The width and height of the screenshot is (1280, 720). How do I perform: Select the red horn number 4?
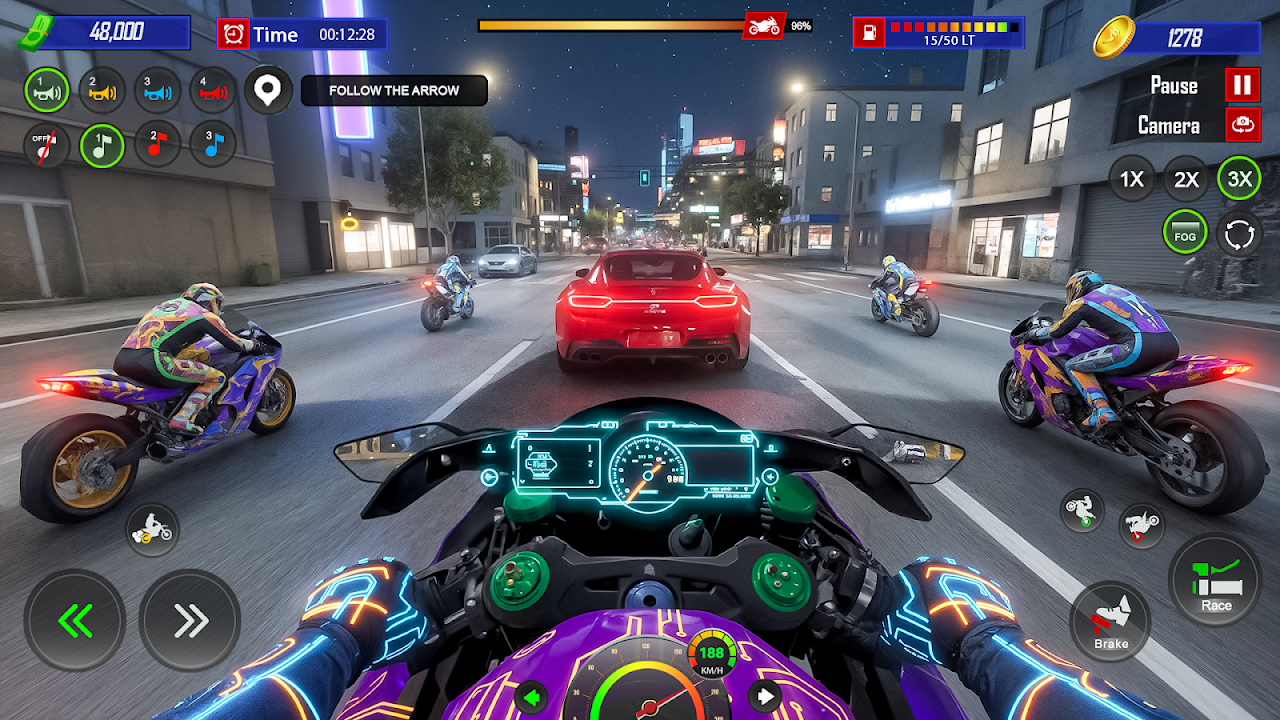pos(212,91)
